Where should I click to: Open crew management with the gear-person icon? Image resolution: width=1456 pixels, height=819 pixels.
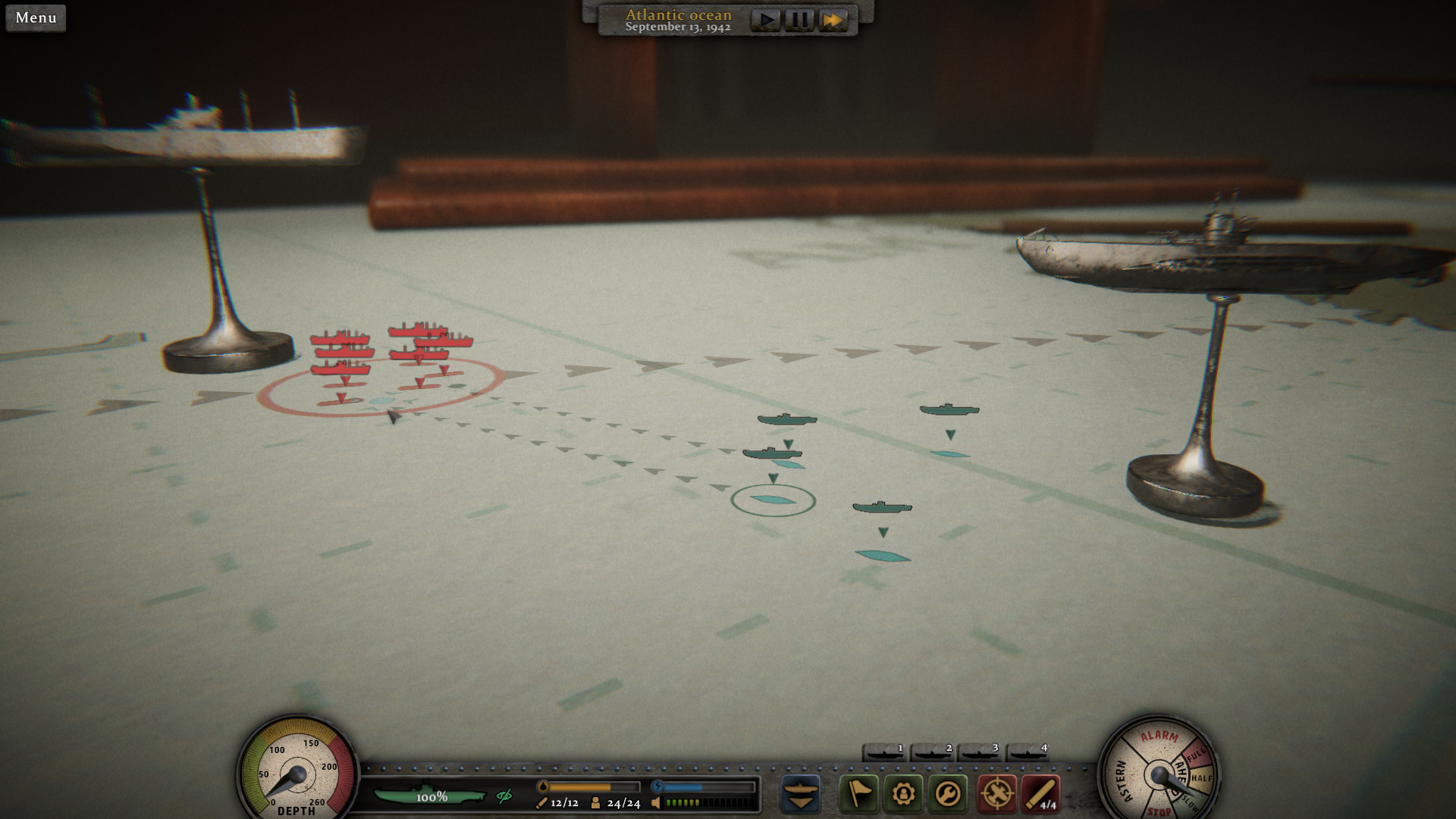click(x=904, y=793)
